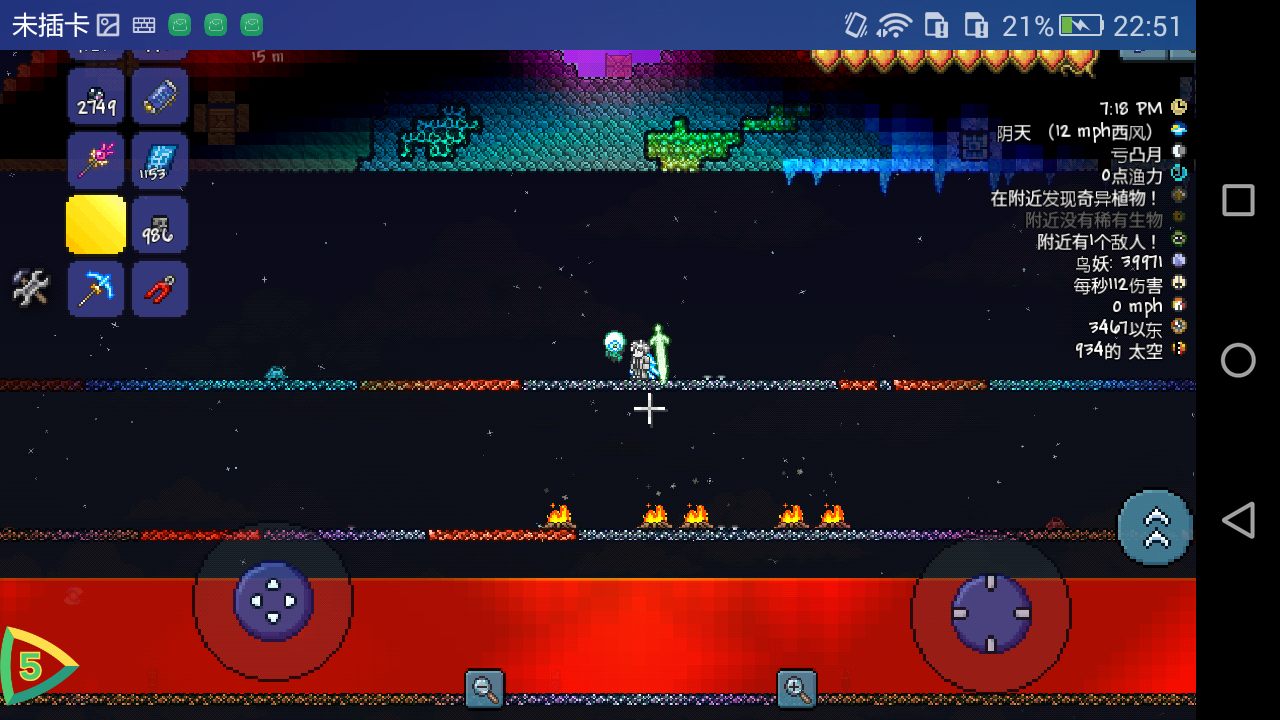Tap the Android home circle button
Viewport: 1280px width, 720px height.
(x=1238, y=360)
